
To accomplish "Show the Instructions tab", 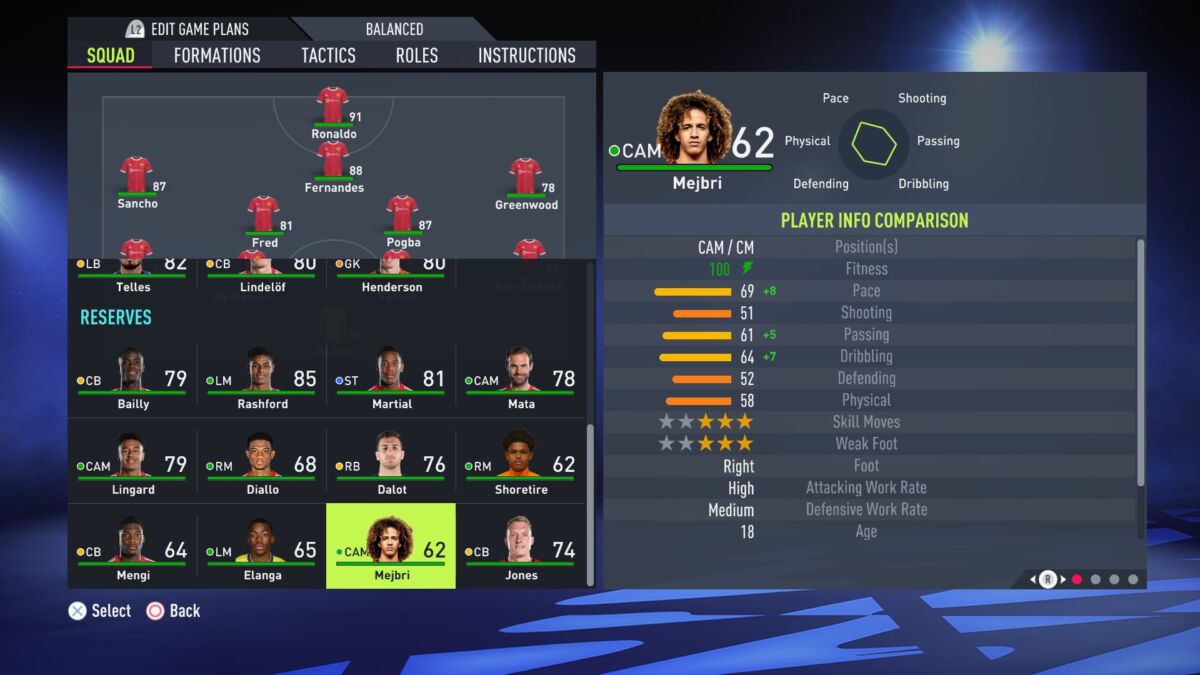I will pos(527,55).
